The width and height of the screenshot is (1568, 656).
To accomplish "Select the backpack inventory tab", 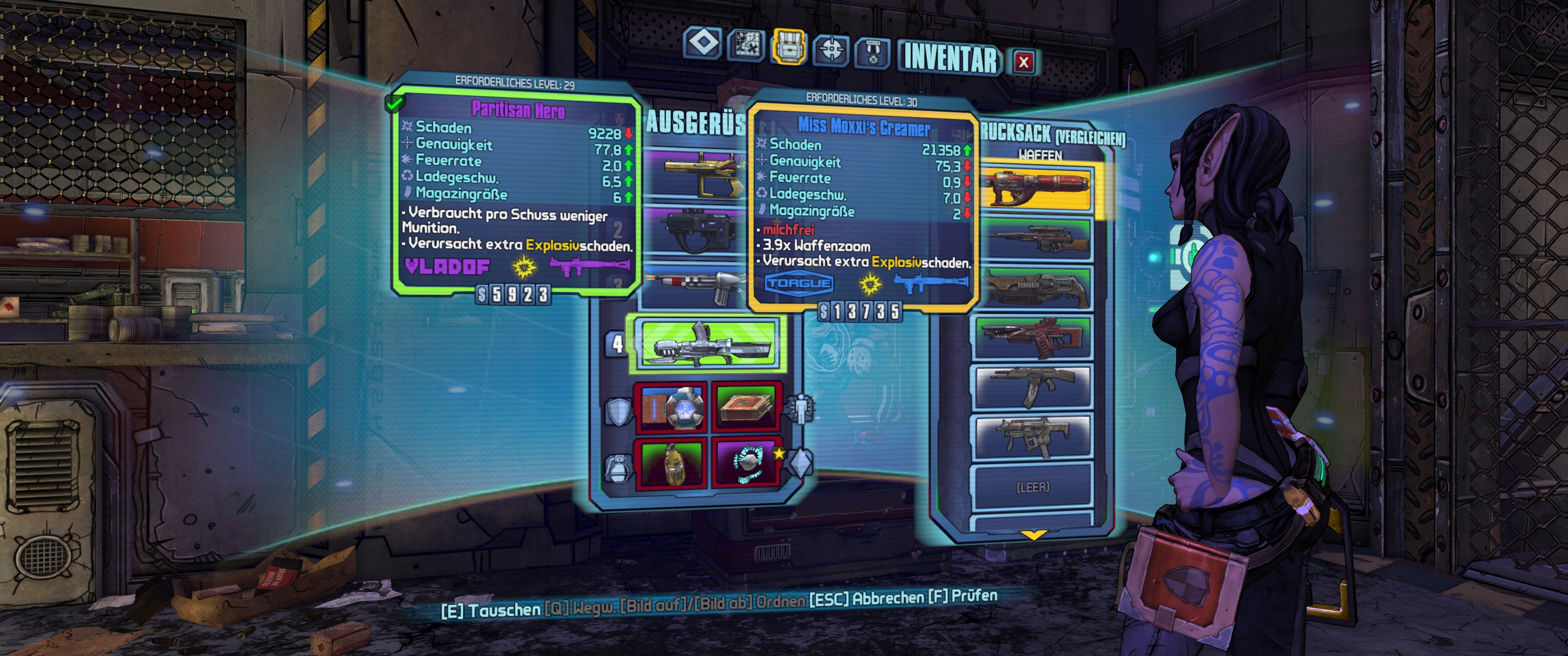I will 789,47.
